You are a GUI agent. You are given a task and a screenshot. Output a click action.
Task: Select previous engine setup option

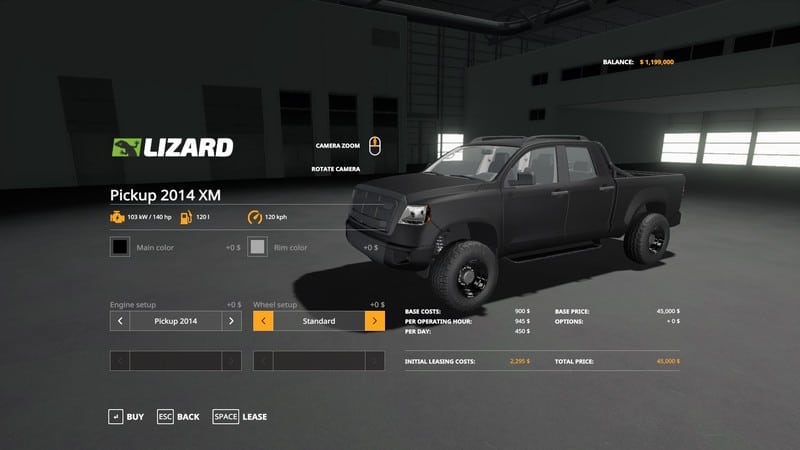pyautogui.click(x=120, y=321)
